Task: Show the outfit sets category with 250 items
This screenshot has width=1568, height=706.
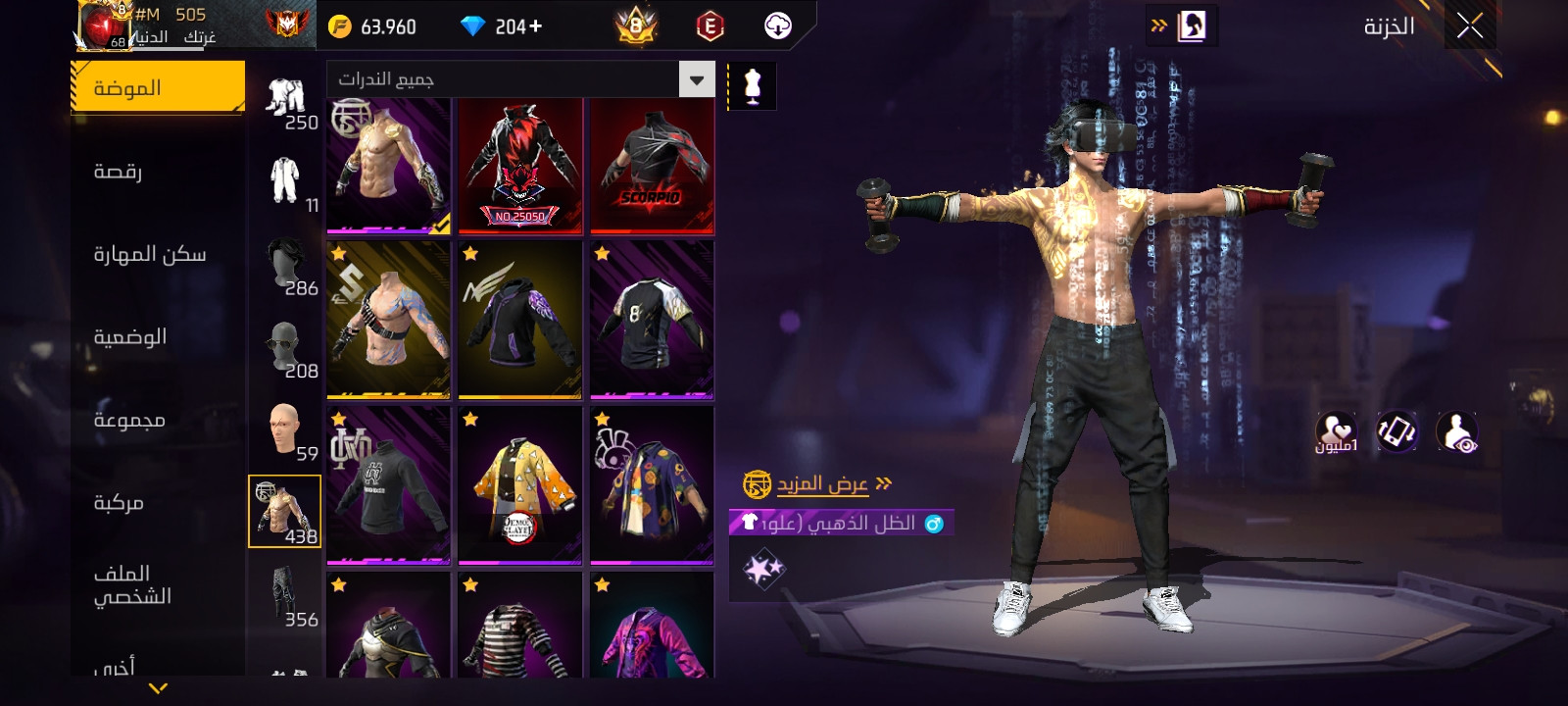Action: [286, 103]
